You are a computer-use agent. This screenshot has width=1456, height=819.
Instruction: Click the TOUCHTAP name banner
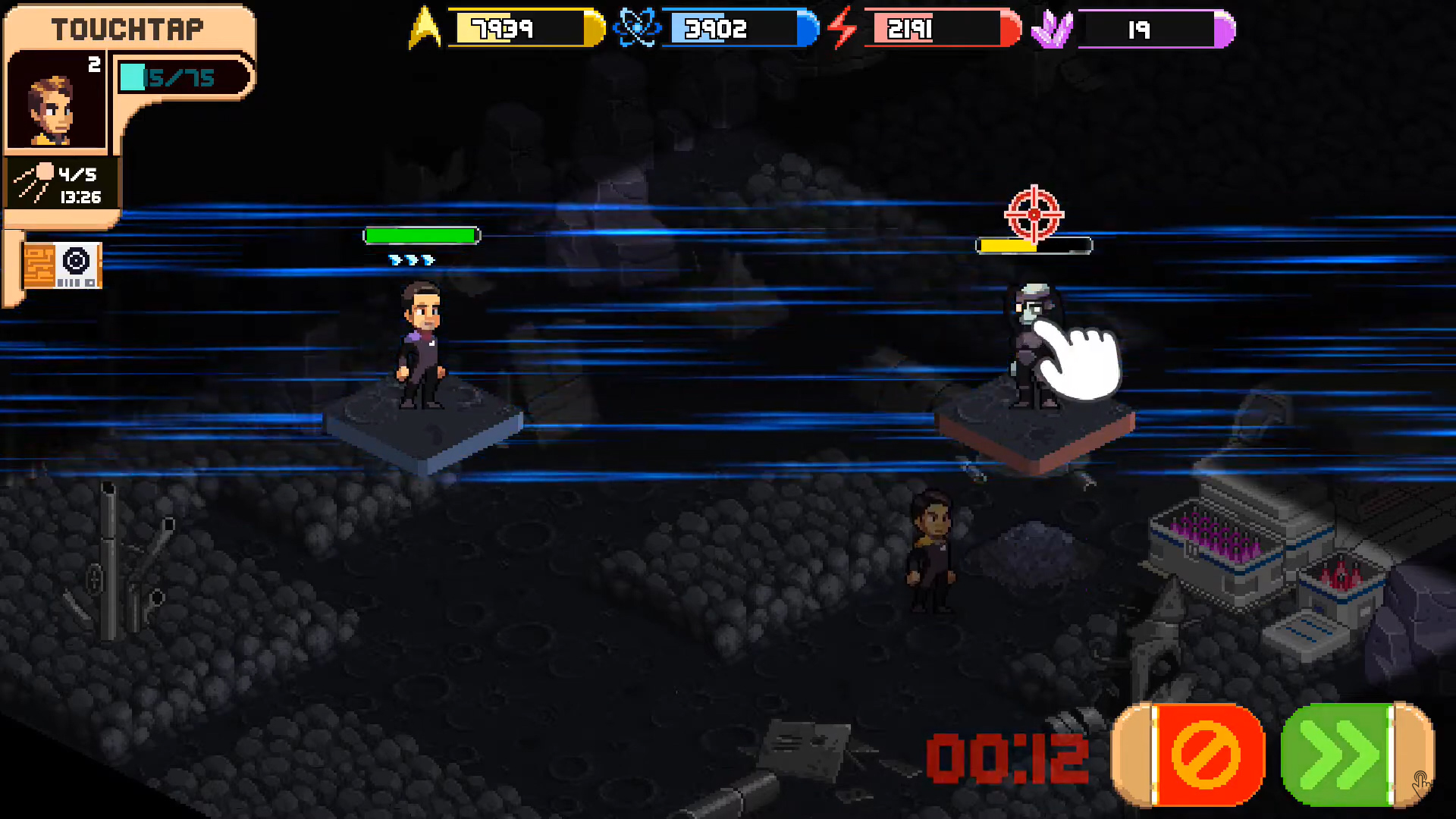127,28
